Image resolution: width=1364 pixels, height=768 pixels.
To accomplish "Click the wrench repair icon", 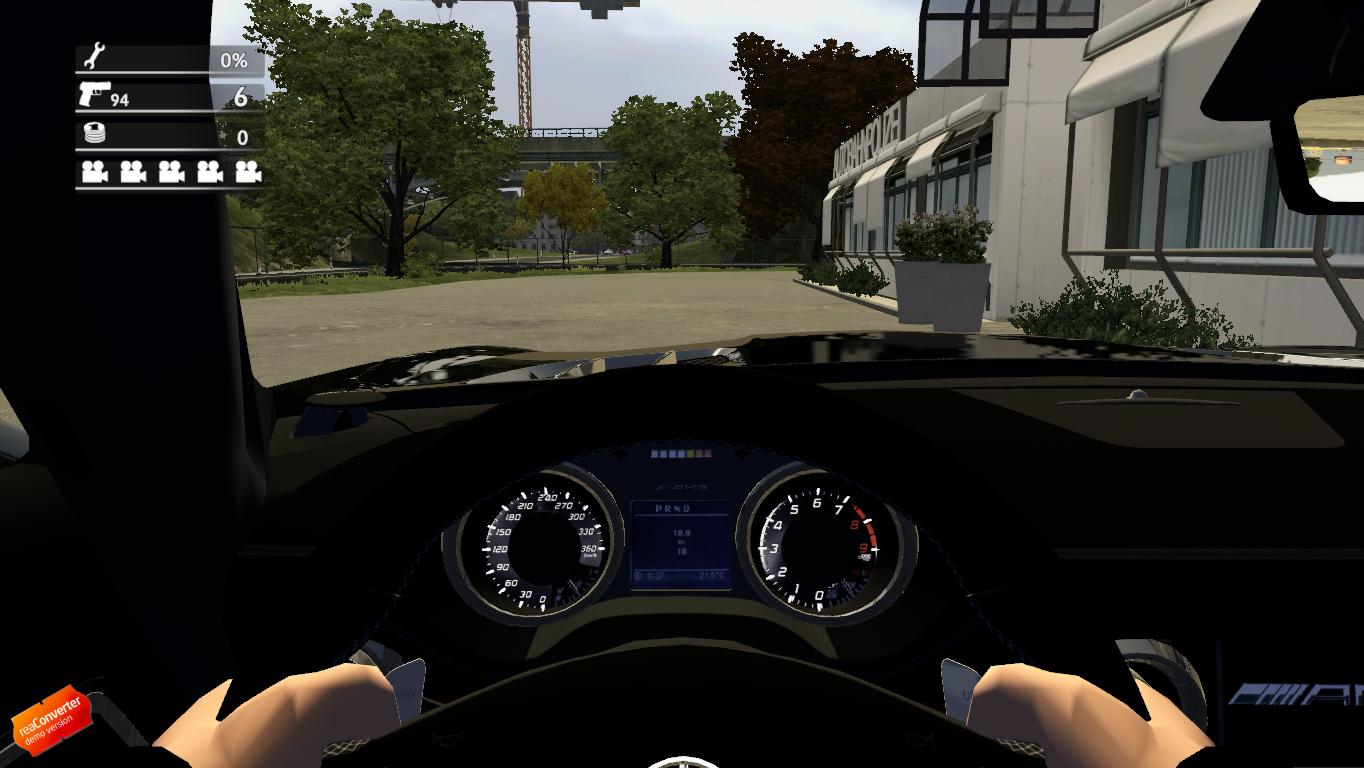I will [97, 58].
